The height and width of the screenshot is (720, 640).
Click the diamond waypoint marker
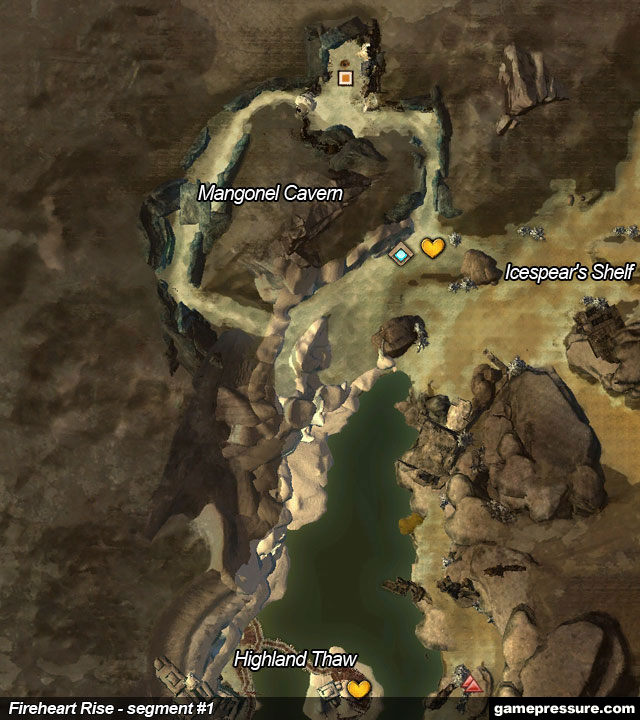click(401, 255)
